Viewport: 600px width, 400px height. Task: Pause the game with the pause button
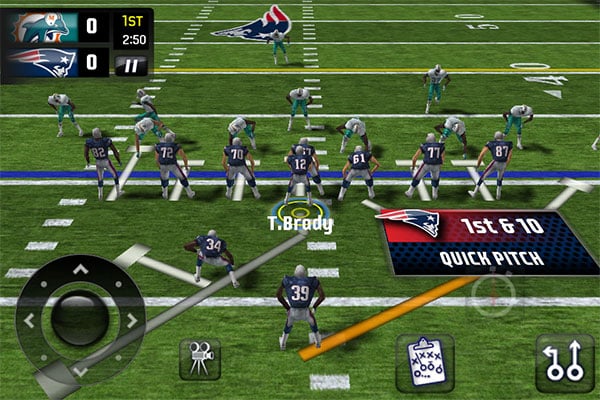pos(130,66)
